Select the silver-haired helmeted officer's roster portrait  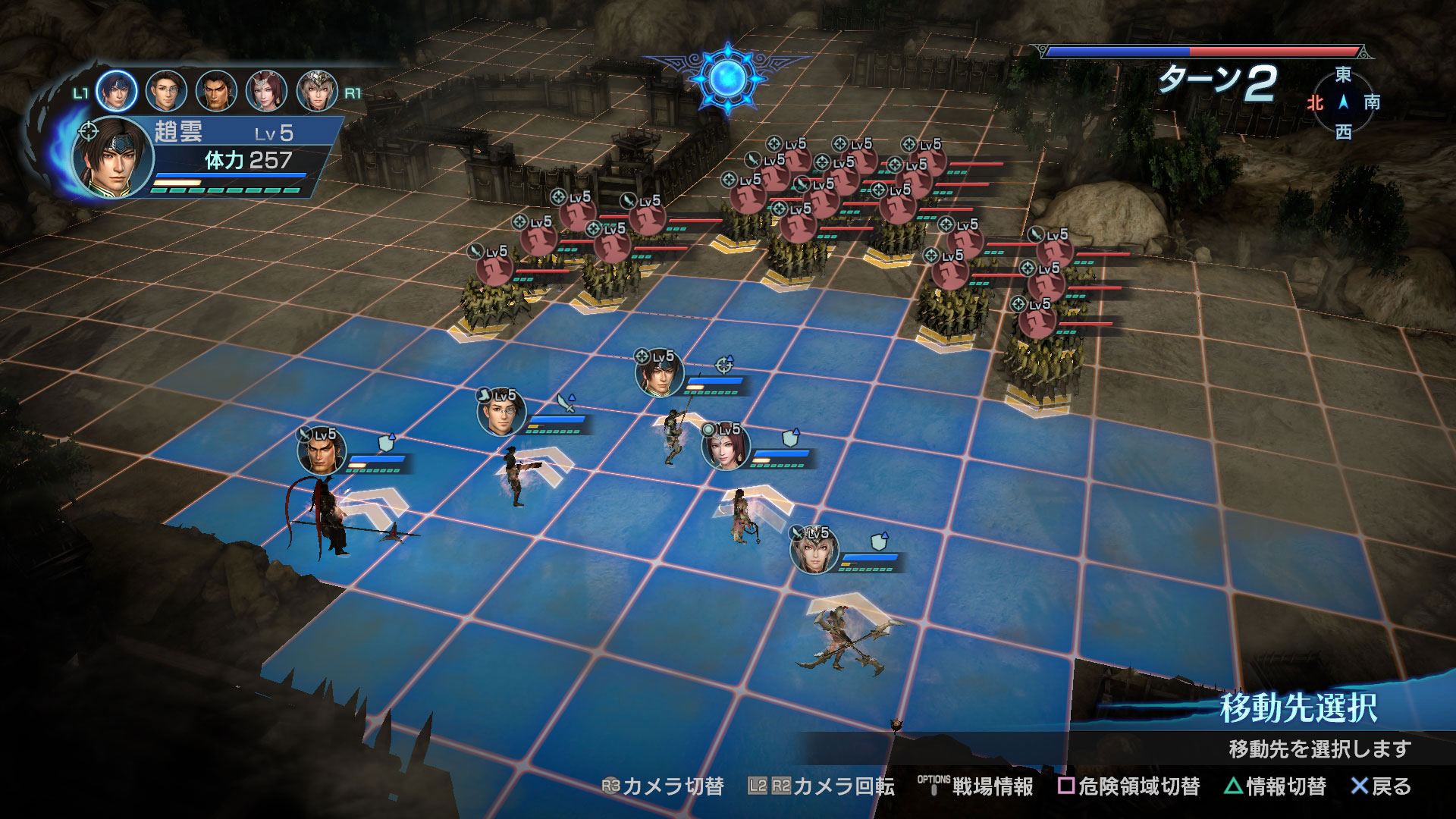(x=317, y=91)
